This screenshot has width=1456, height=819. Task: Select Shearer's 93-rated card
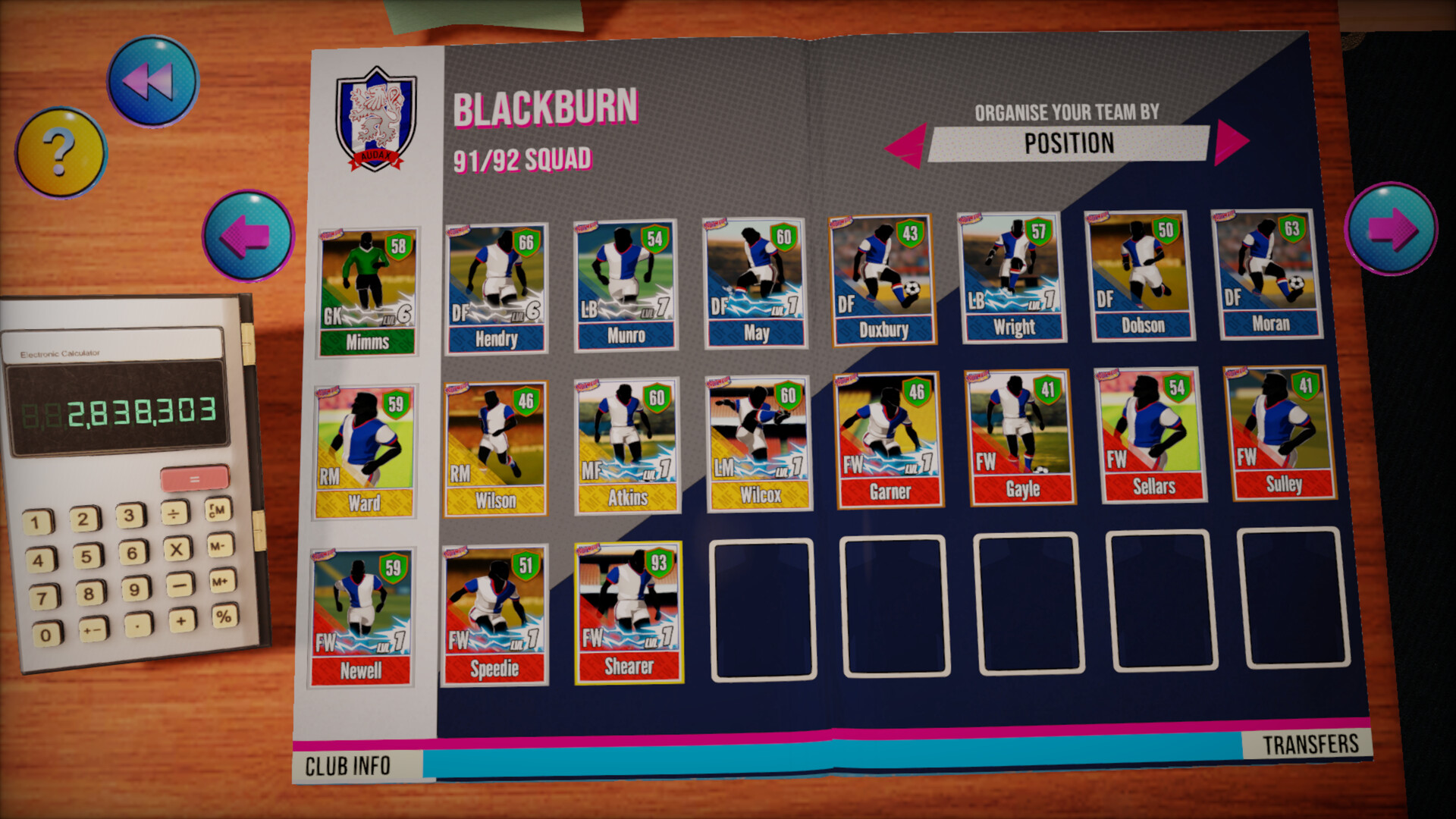[x=627, y=614]
